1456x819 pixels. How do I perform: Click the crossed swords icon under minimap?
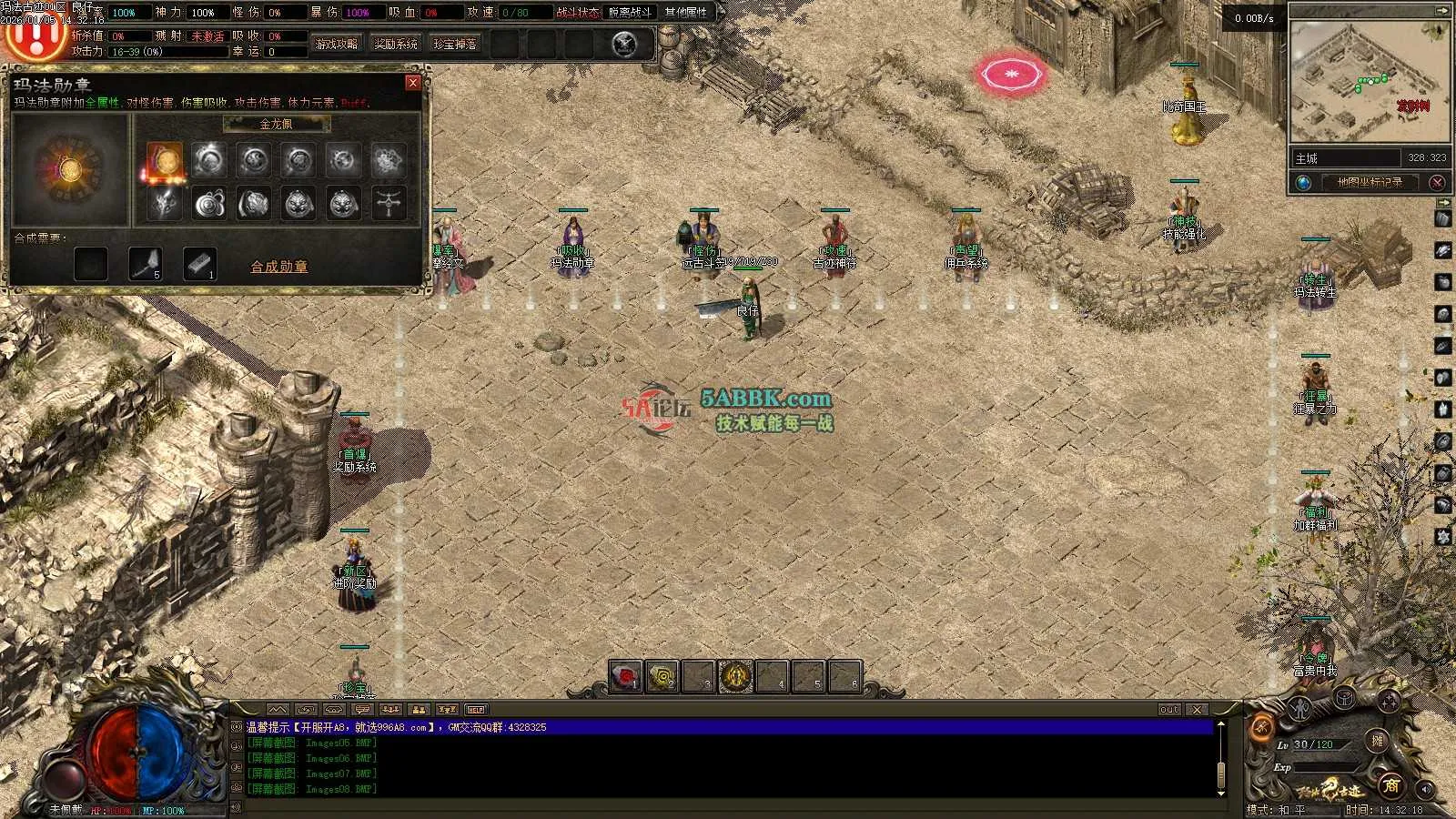point(1438,182)
